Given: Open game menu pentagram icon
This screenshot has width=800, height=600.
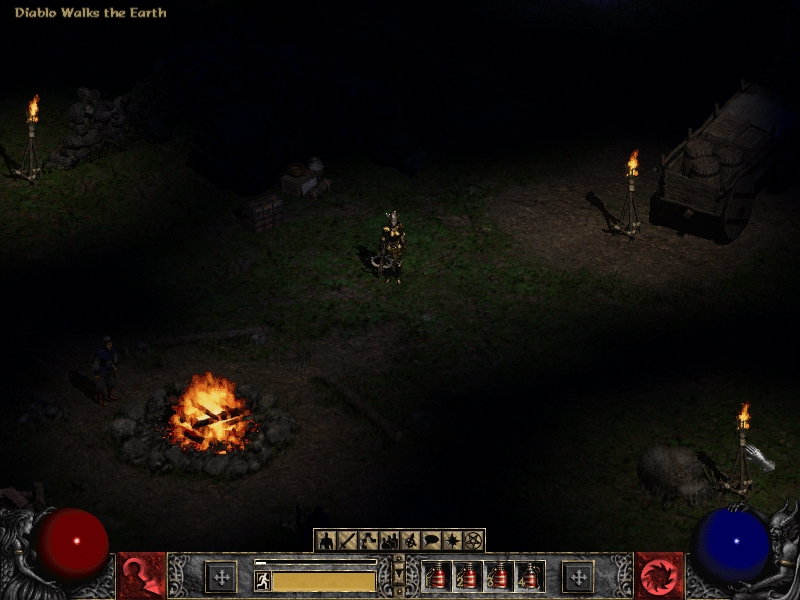Looking at the screenshot, I should (473, 541).
